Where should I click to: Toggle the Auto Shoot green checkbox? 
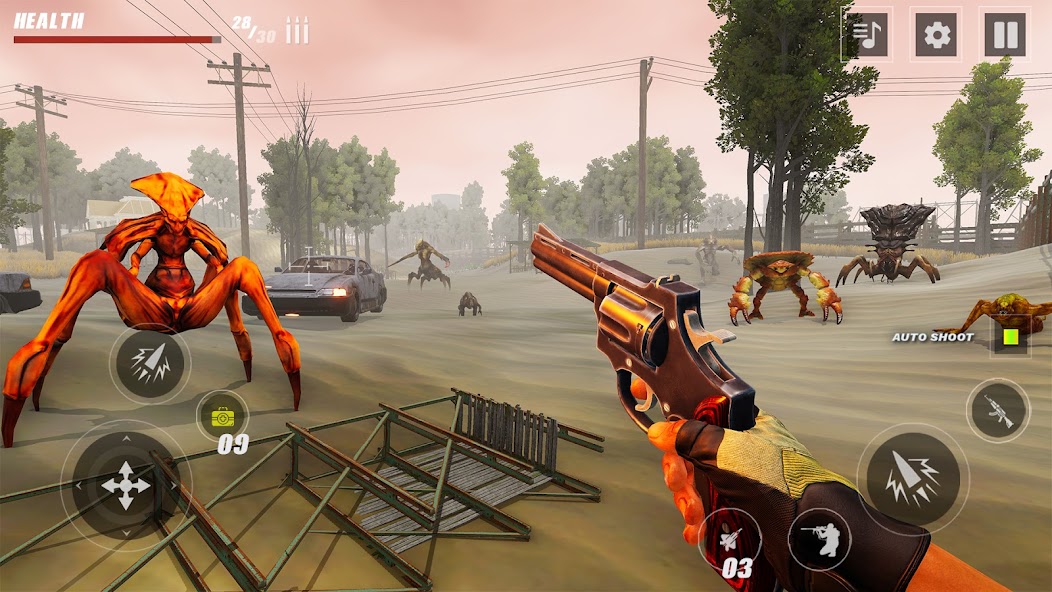(x=1010, y=337)
